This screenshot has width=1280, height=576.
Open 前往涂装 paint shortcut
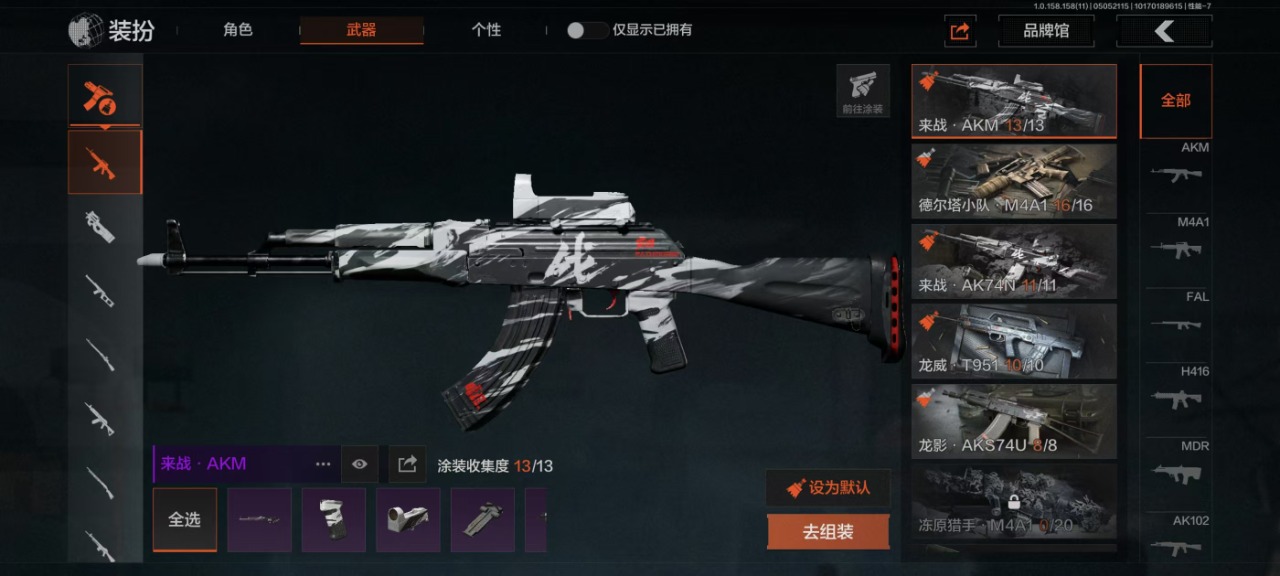click(863, 91)
